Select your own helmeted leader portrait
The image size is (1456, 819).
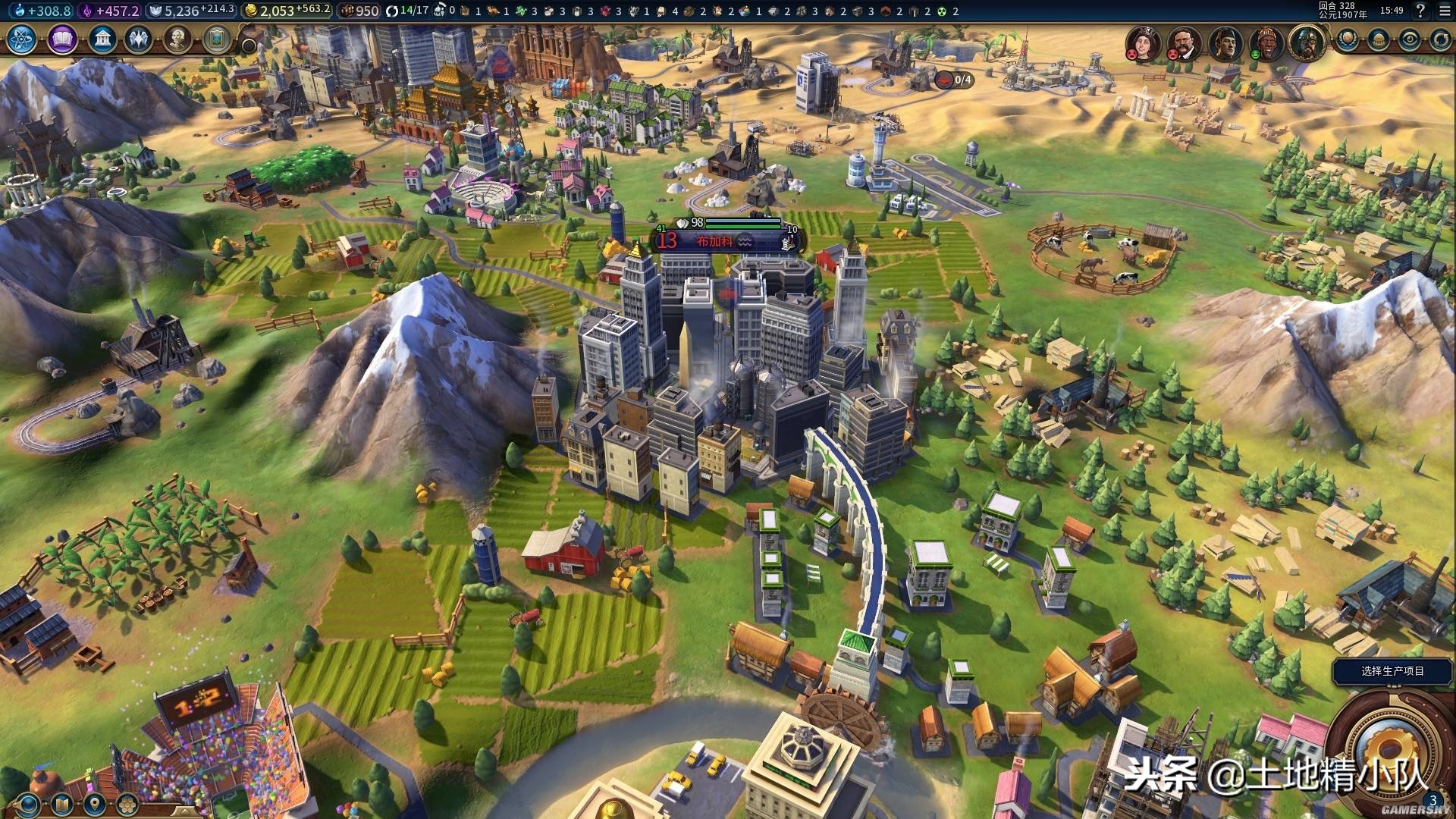coord(1306,42)
